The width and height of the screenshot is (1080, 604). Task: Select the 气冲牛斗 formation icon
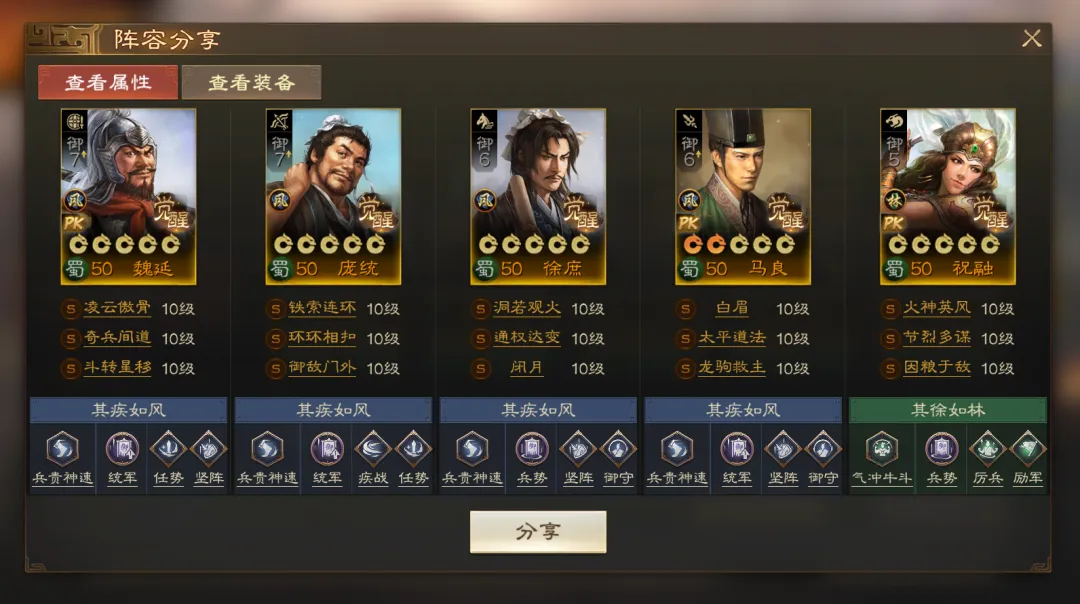coord(881,450)
